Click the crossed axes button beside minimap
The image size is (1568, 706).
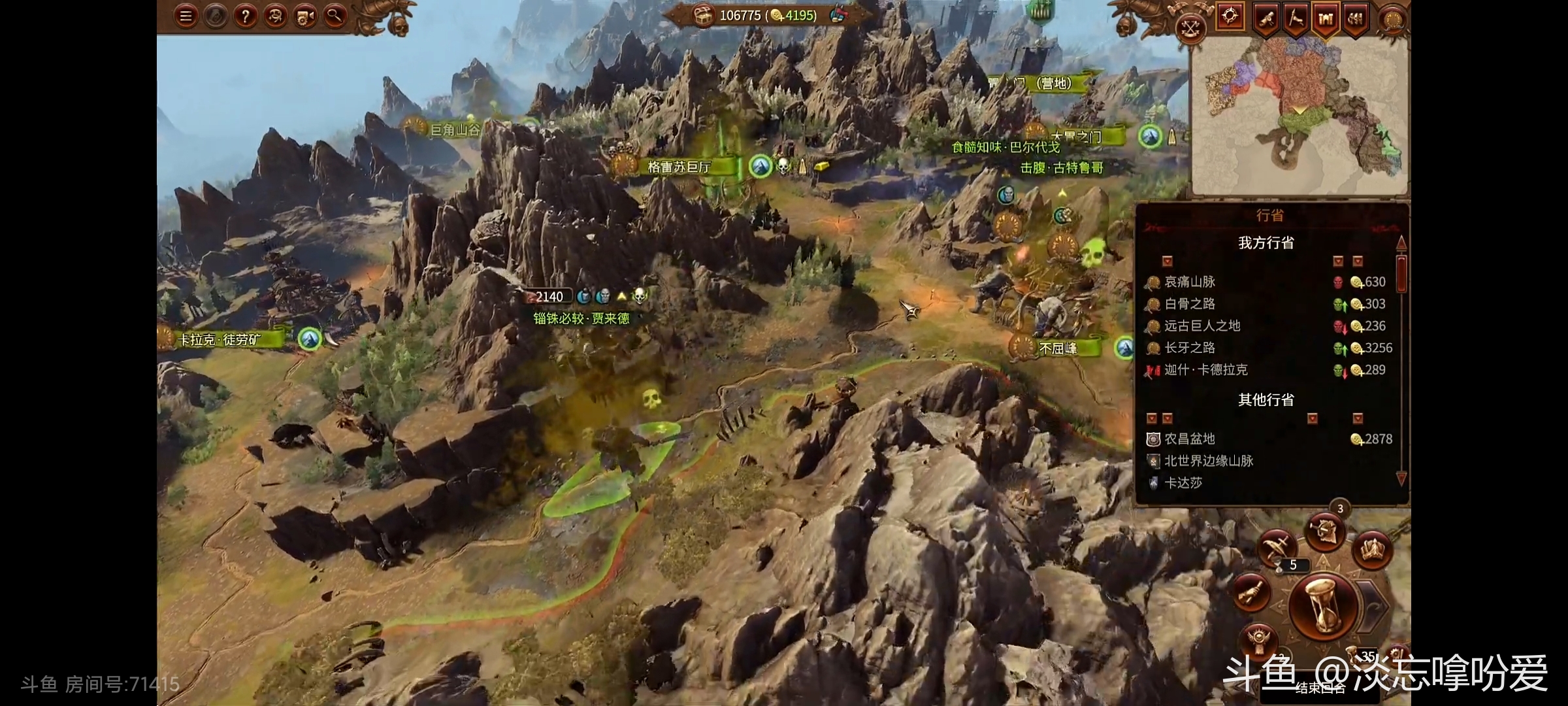pos(1190,28)
